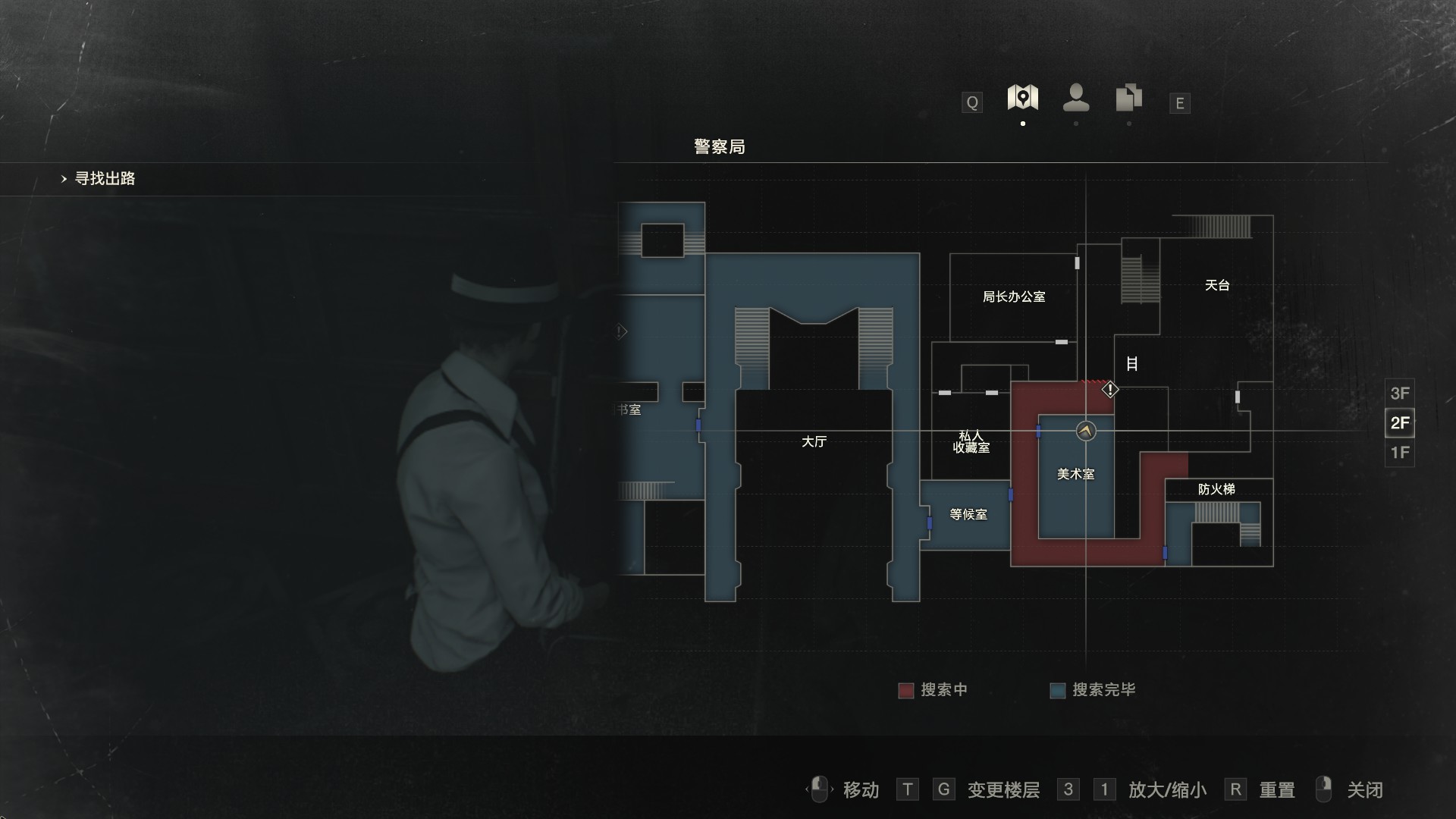
Task: Select the 天台 area on map
Action: (1216, 286)
